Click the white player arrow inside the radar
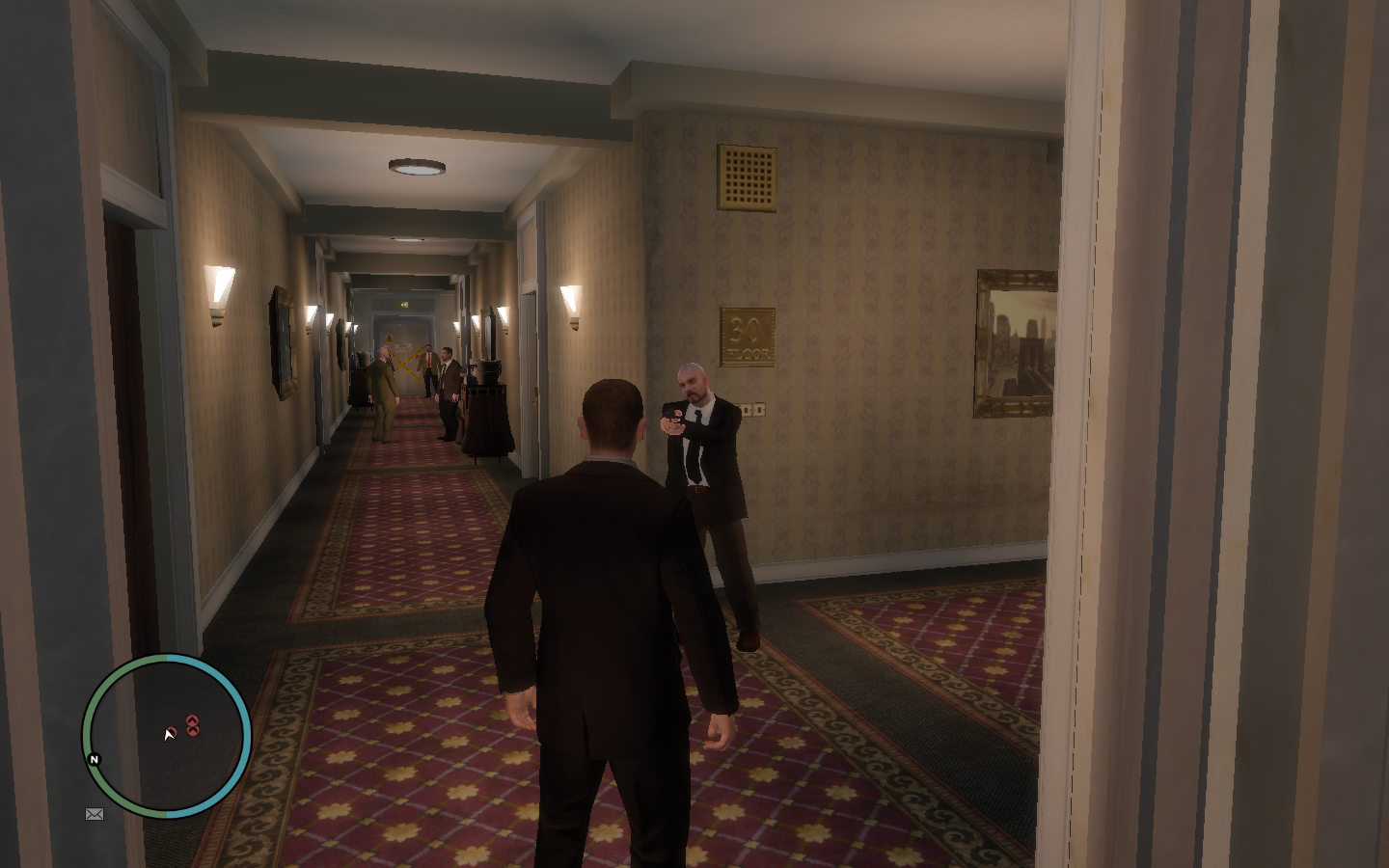Viewport: 1389px width, 868px height. [167, 735]
